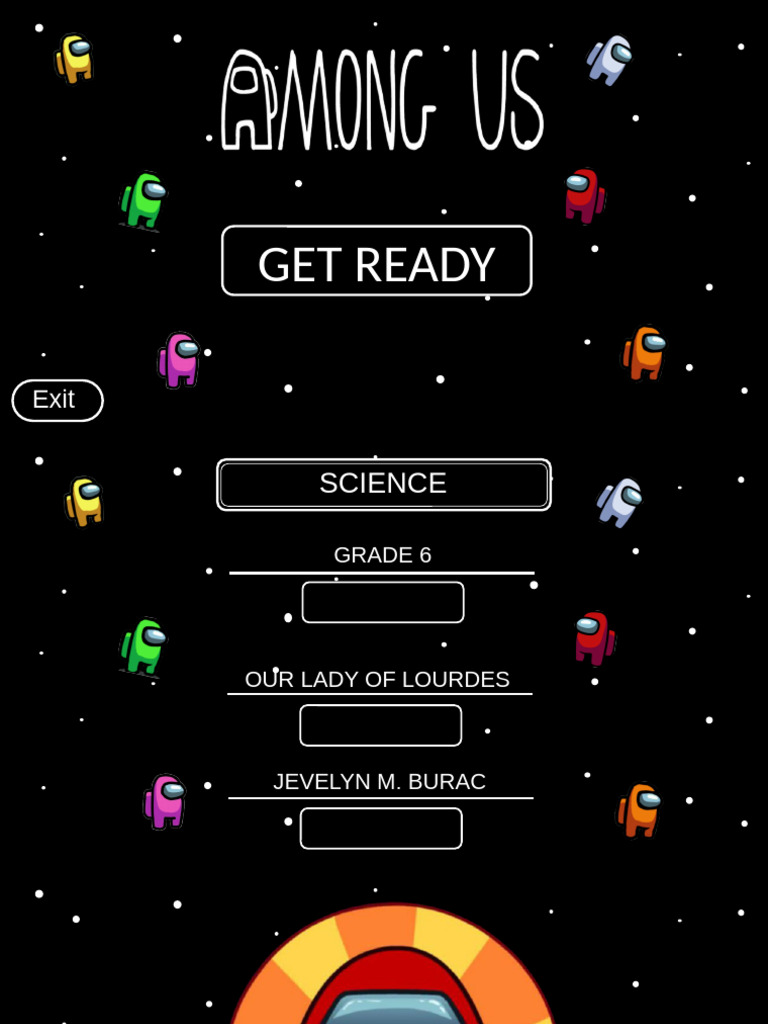The height and width of the screenshot is (1024, 768).
Task: Click the empty box under OUR LADY OF LOURDES
Action: point(381,725)
